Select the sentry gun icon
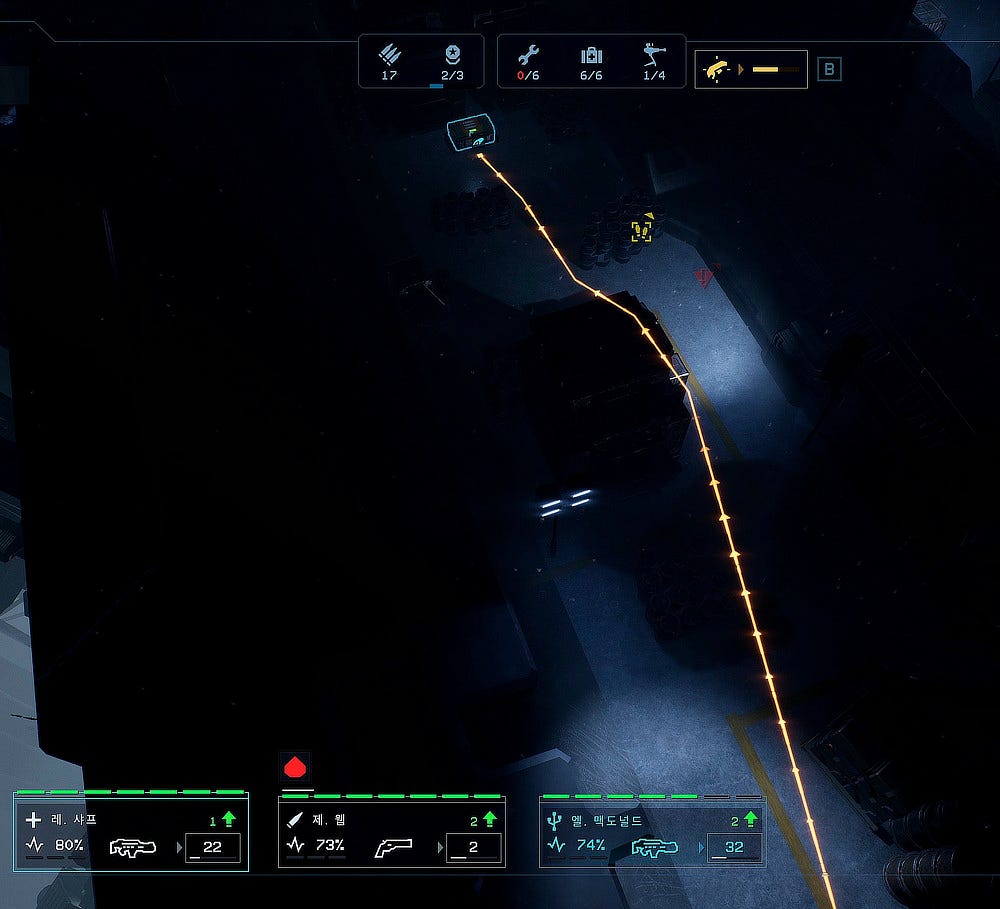Image resolution: width=1000 pixels, height=909 pixels. click(x=653, y=56)
